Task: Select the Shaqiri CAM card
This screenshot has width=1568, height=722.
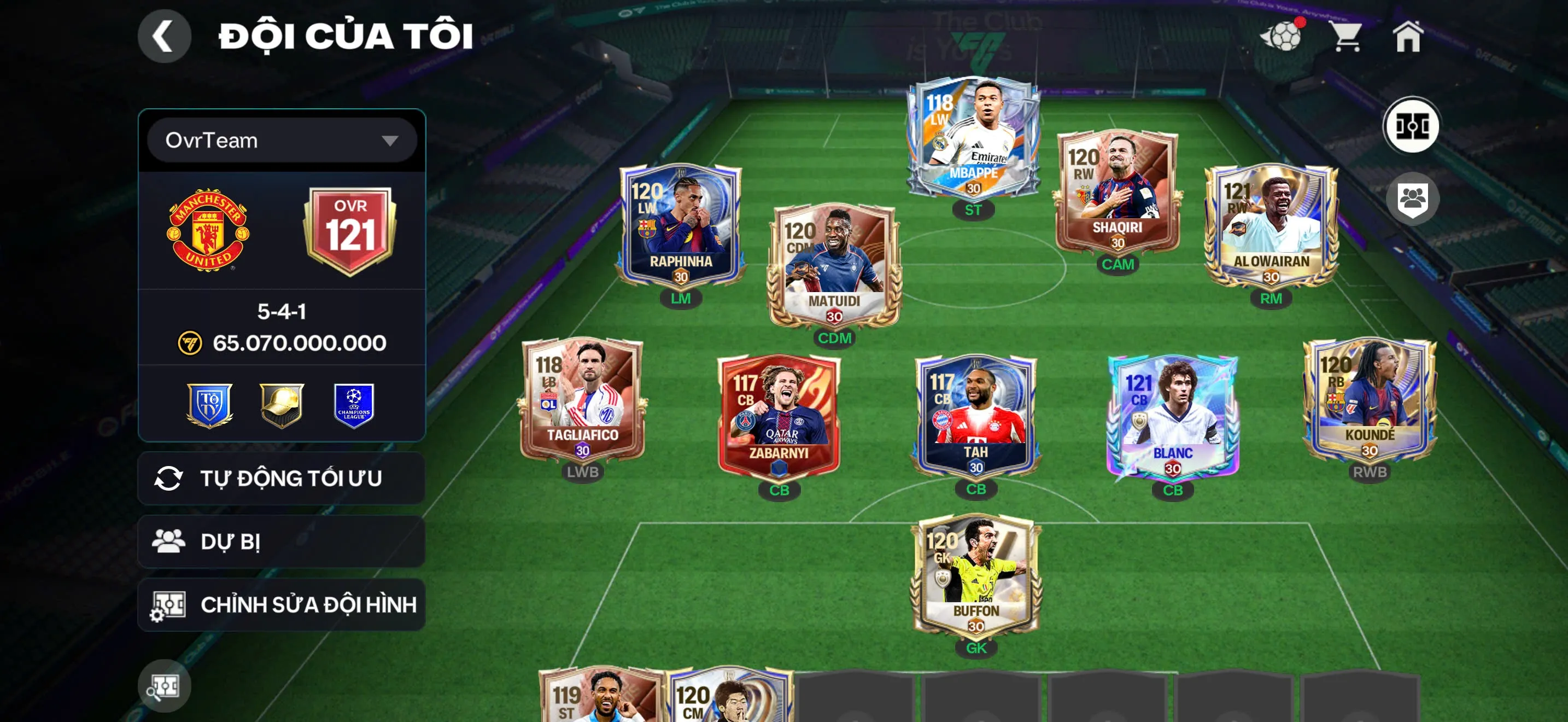Action: [x=1117, y=192]
